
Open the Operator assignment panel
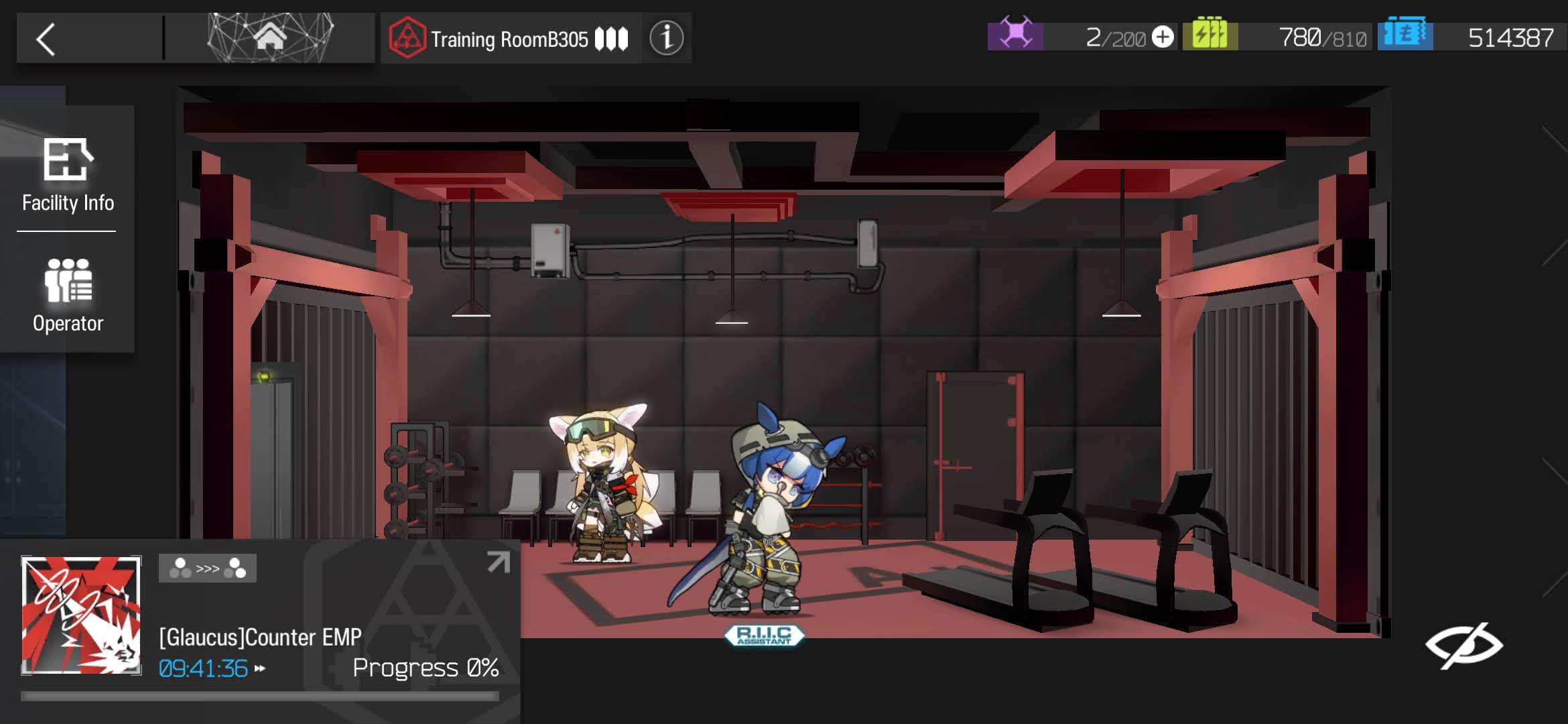(x=68, y=295)
